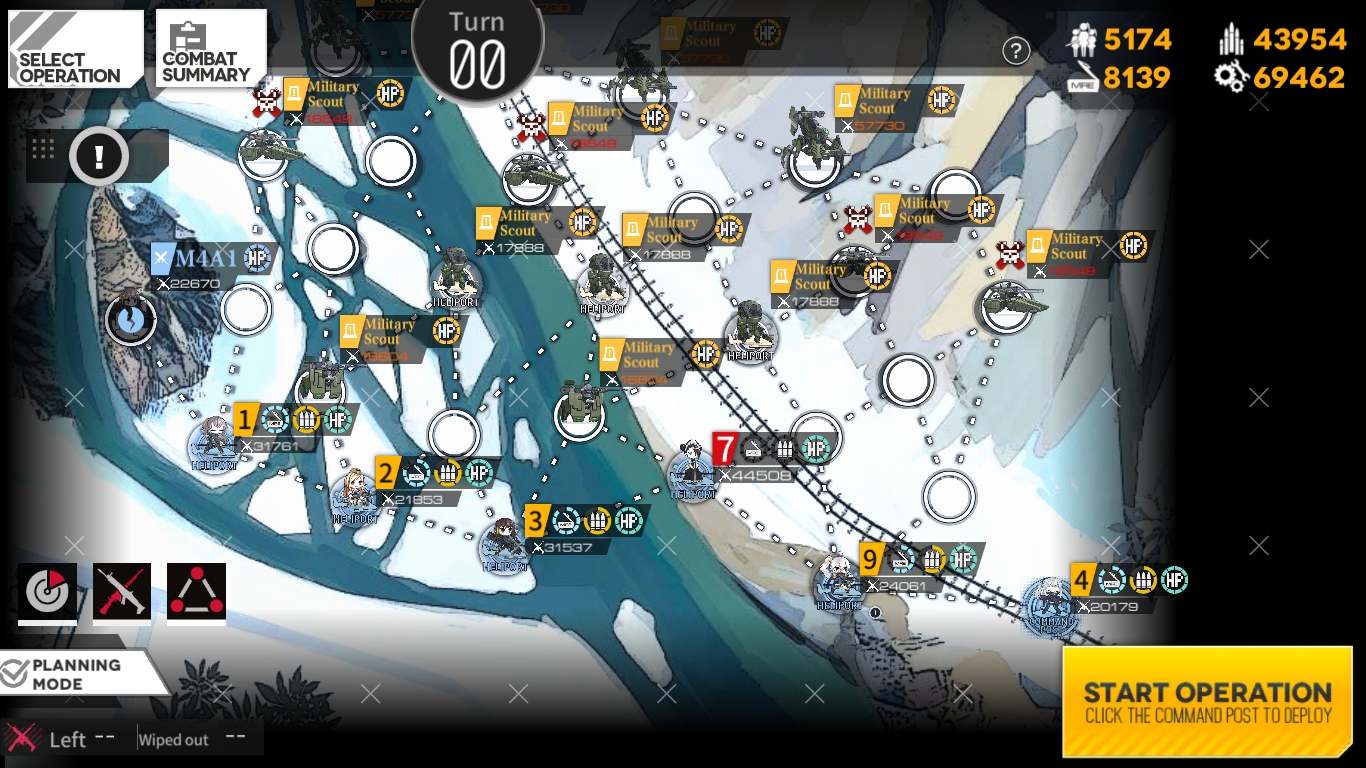Open the red triangle node-link icon

coord(196,592)
